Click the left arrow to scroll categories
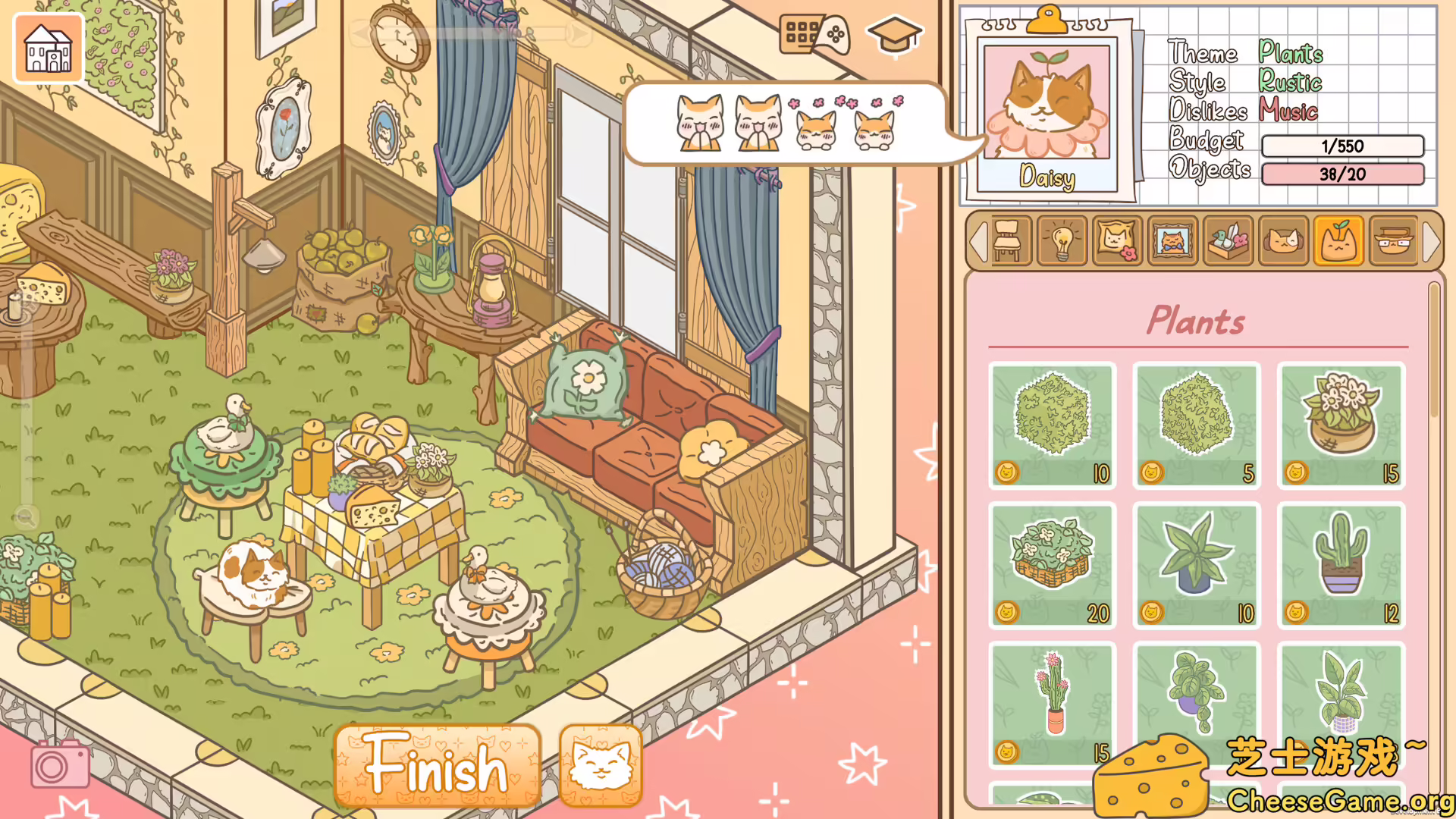Screen dimensions: 1456x819 coord(980,241)
